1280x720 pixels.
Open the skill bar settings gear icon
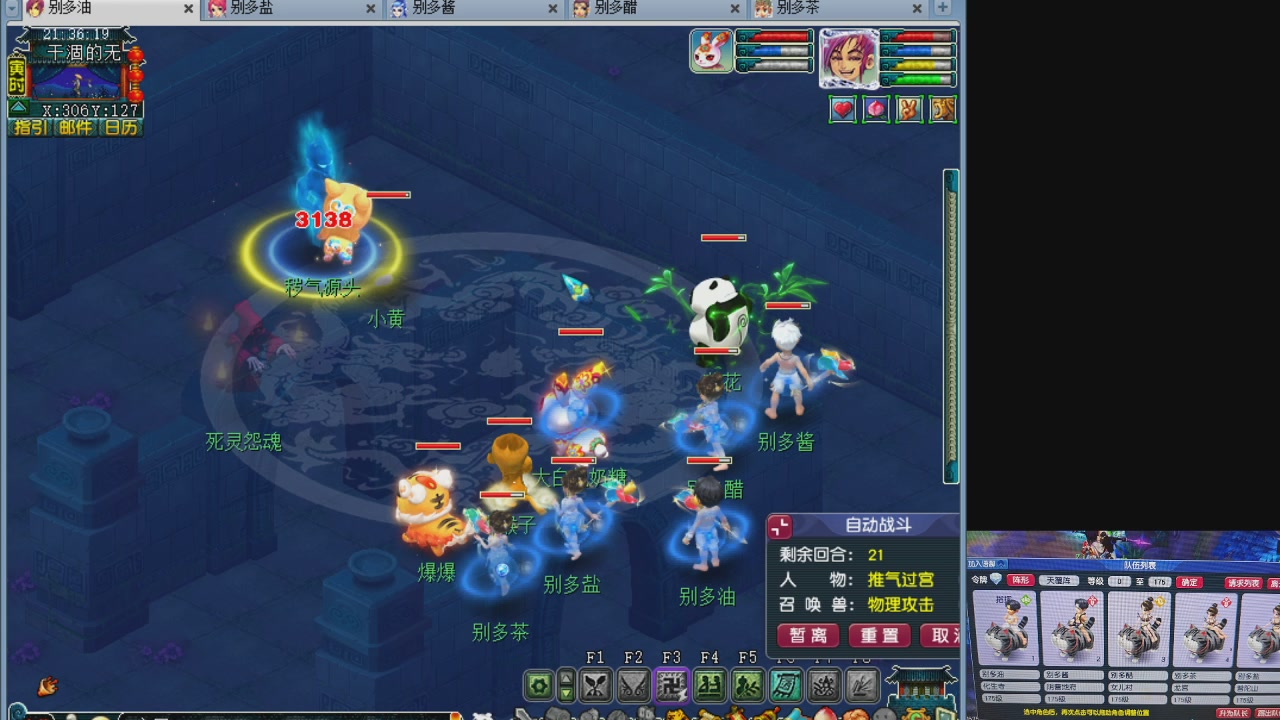538,686
